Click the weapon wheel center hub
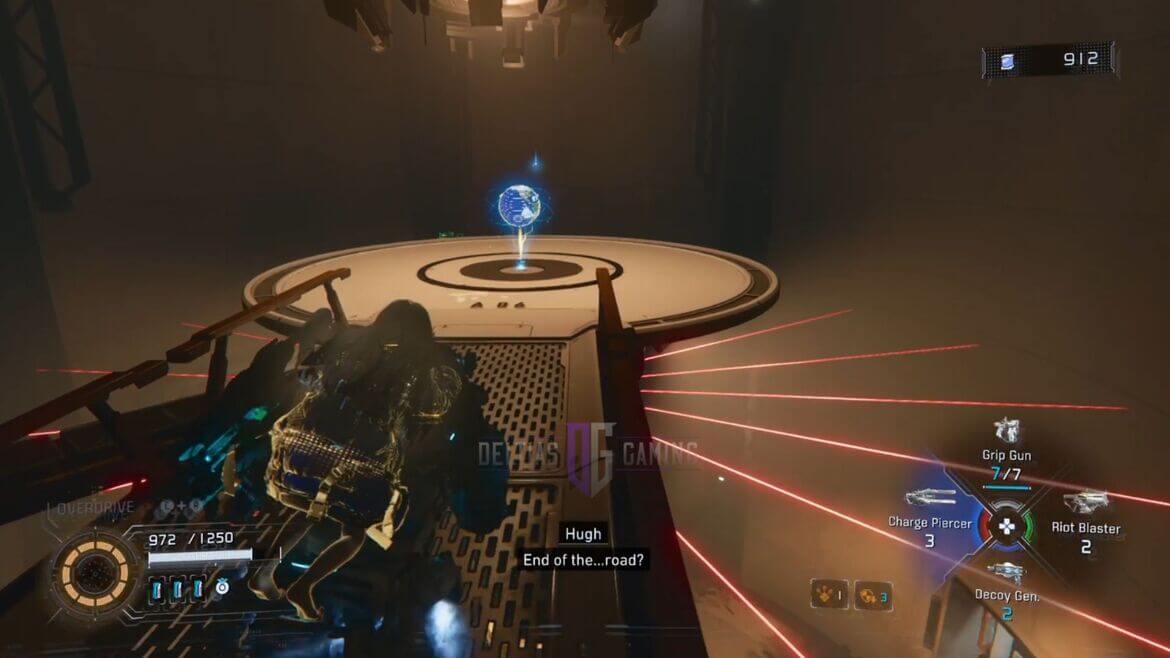The image size is (1170, 658). (1008, 526)
